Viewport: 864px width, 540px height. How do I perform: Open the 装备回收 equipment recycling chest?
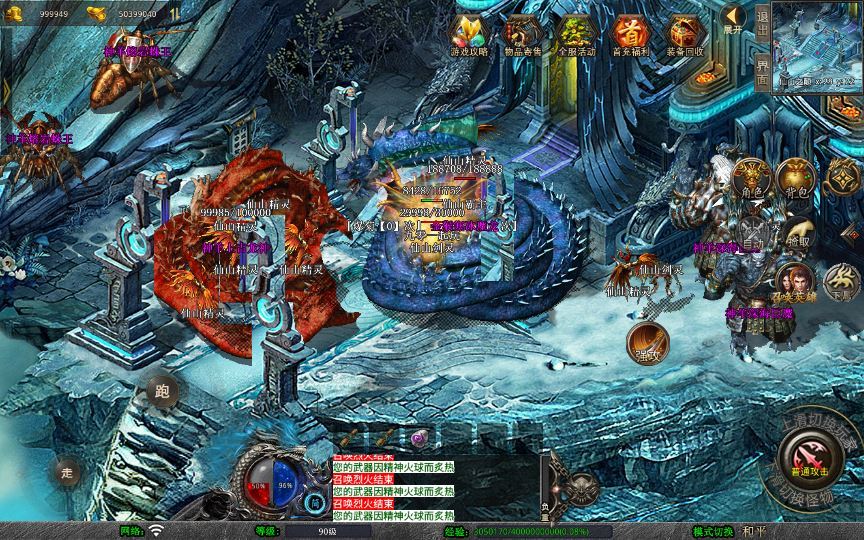click(x=685, y=34)
